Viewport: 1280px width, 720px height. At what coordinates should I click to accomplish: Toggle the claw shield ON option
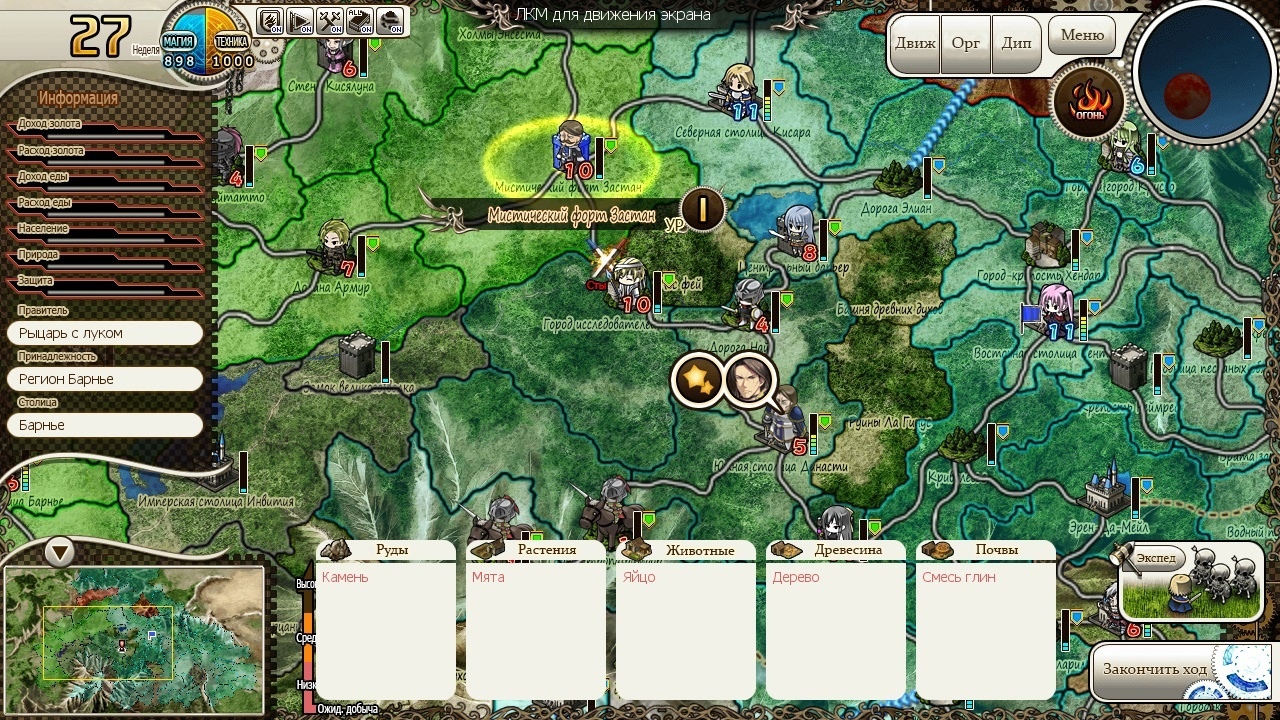tap(270, 20)
